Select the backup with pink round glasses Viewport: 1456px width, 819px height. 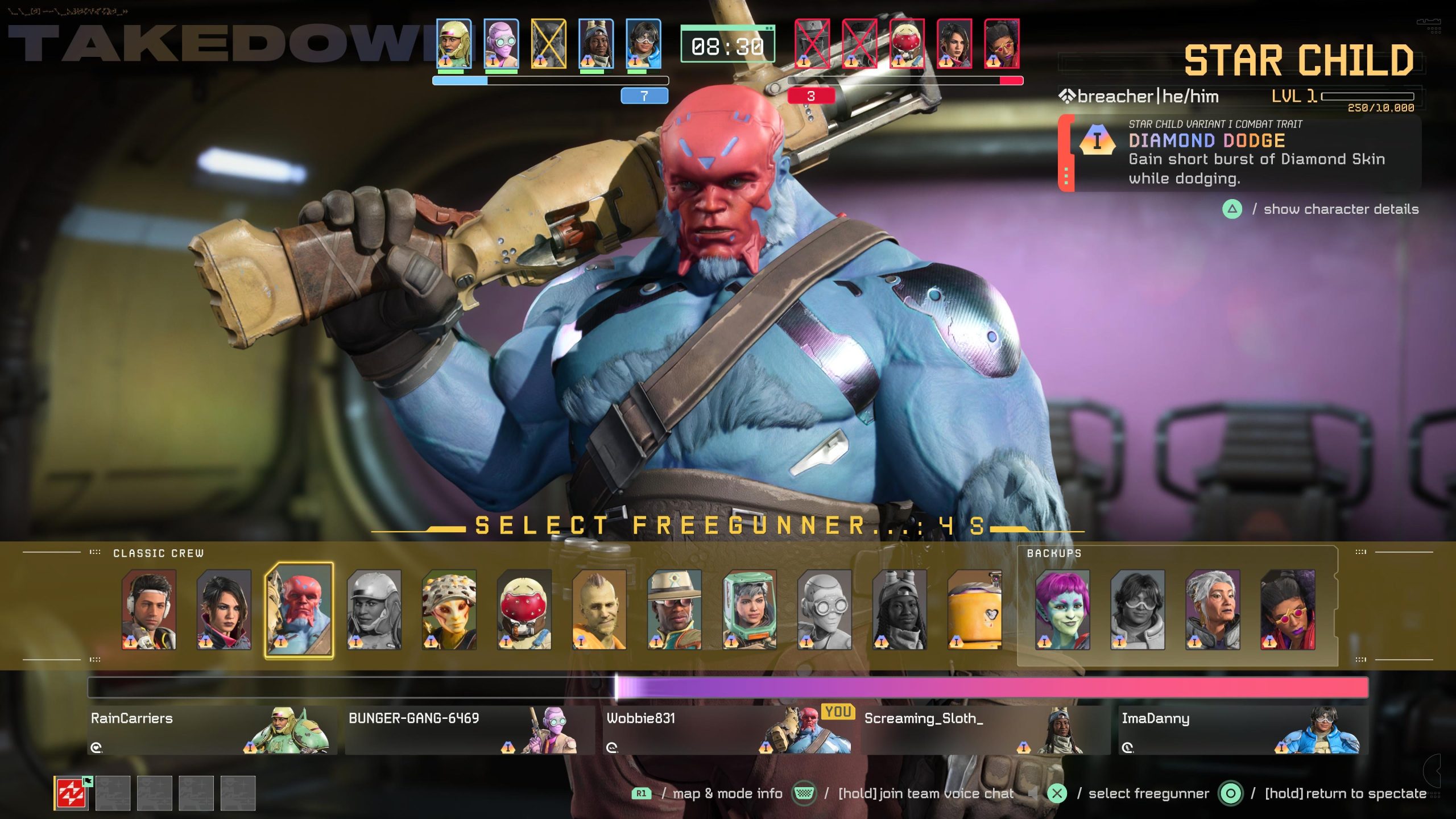tap(1288, 610)
